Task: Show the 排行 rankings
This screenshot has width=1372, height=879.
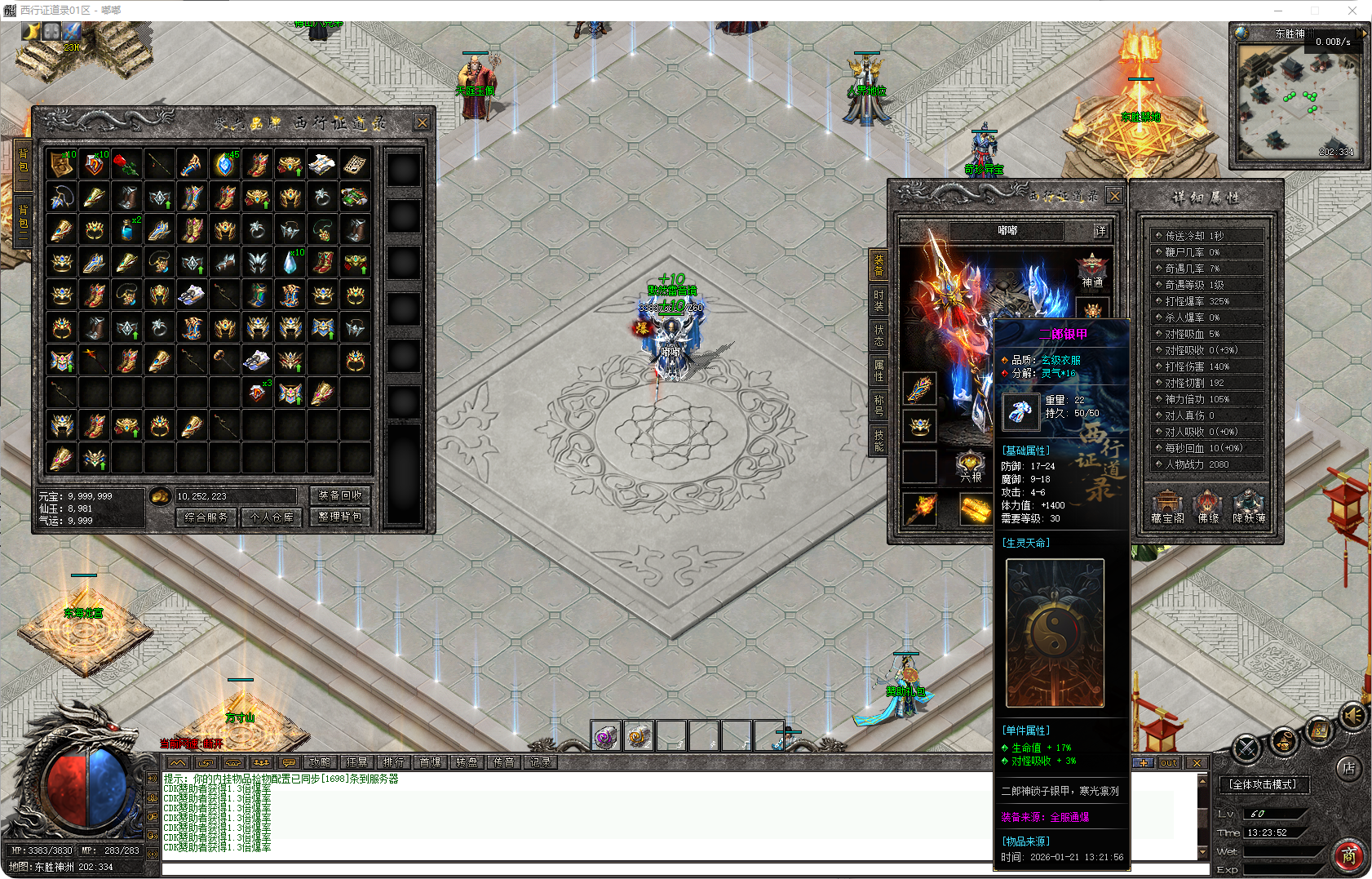Action: (x=393, y=762)
